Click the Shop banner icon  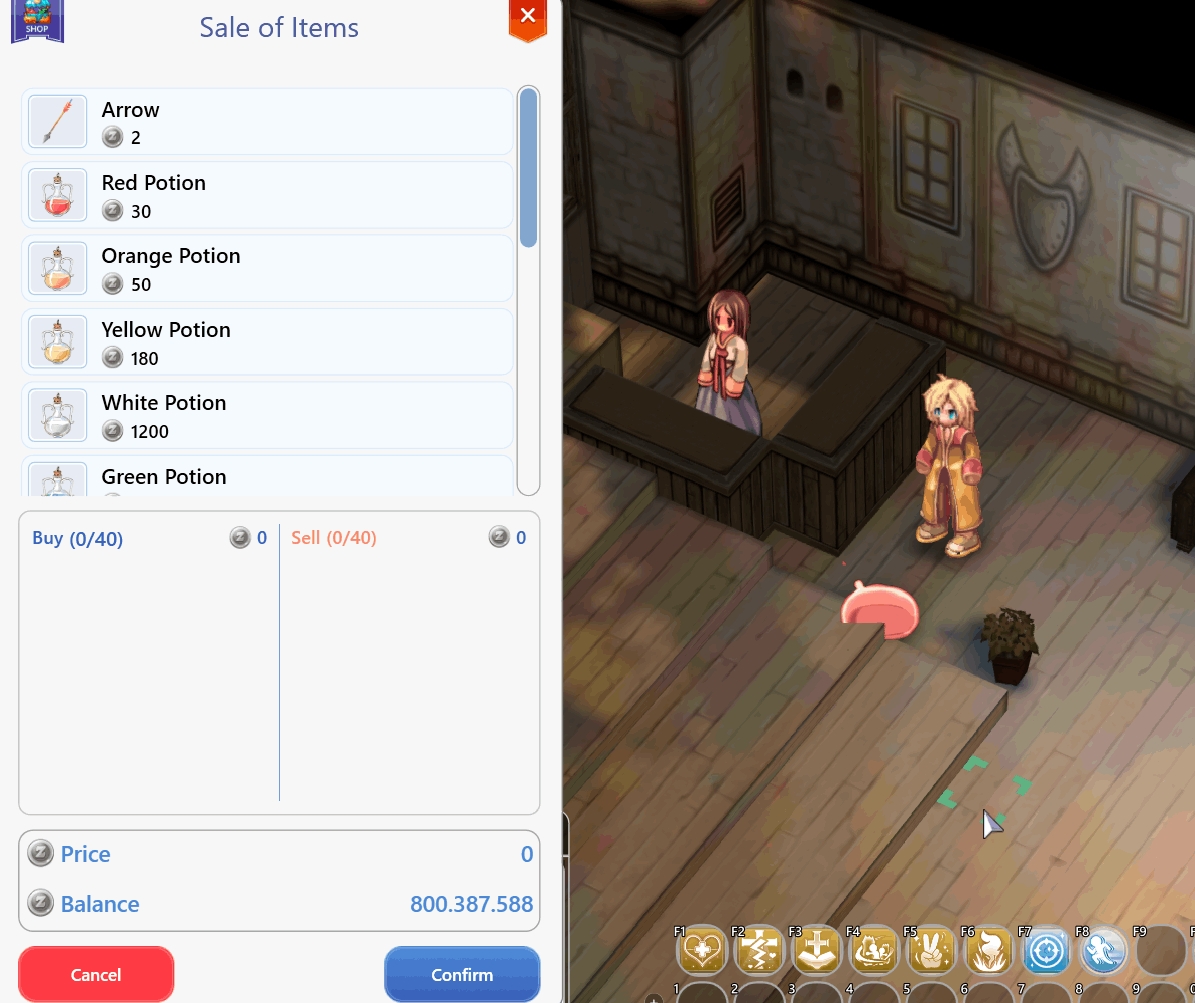pos(37,20)
